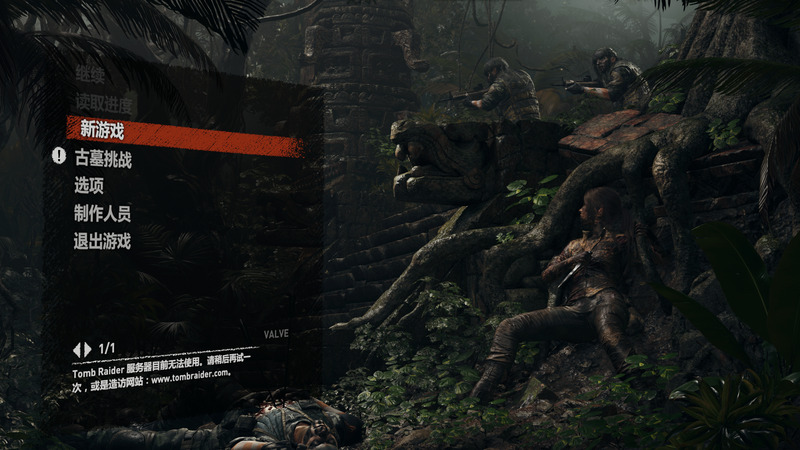Select the dimmed 读取进度 load entry
The height and width of the screenshot is (450, 800).
pyautogui.click(x=102, y=102)
